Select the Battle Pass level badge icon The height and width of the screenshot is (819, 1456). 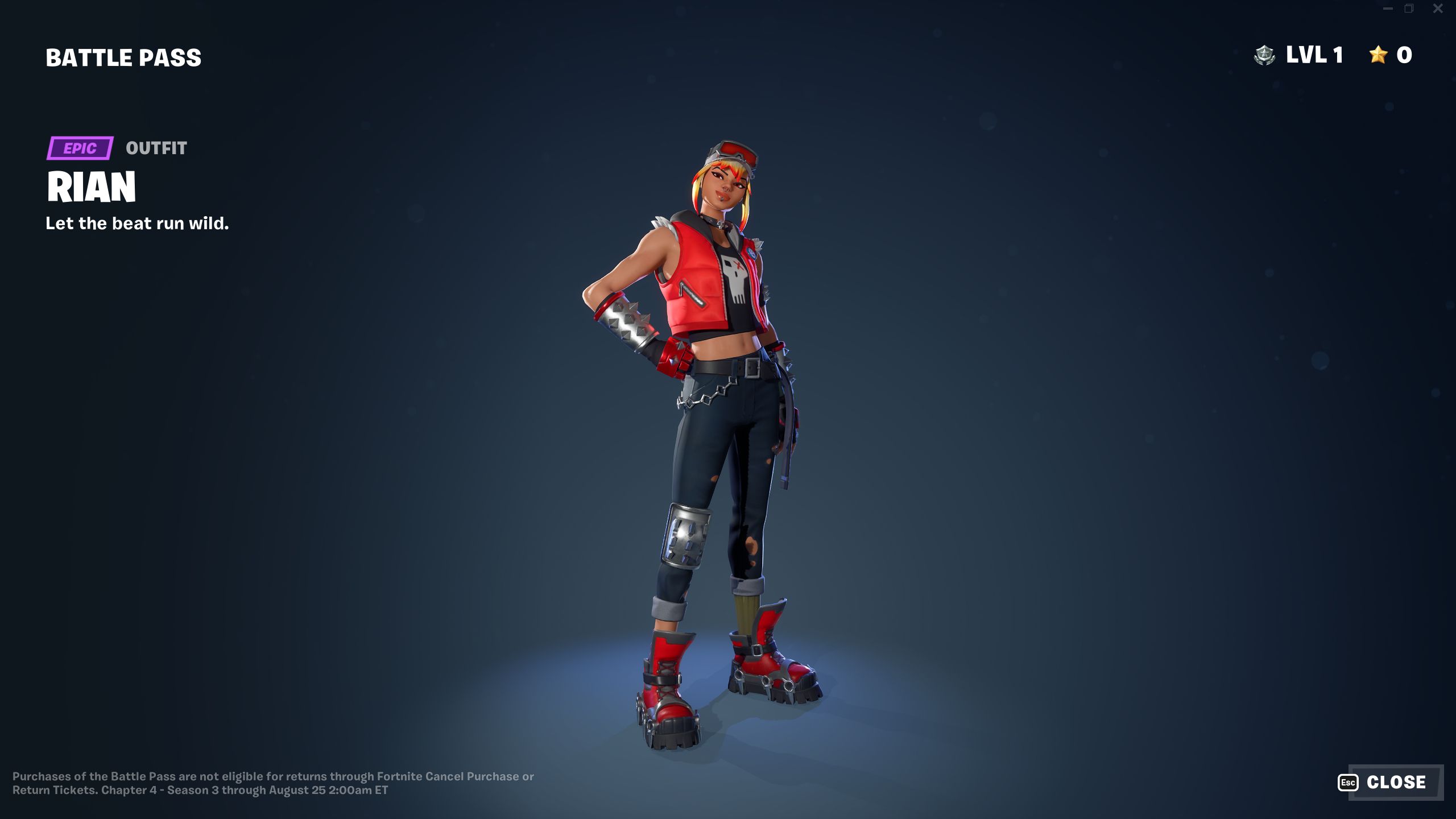(x=1265, y=55)
